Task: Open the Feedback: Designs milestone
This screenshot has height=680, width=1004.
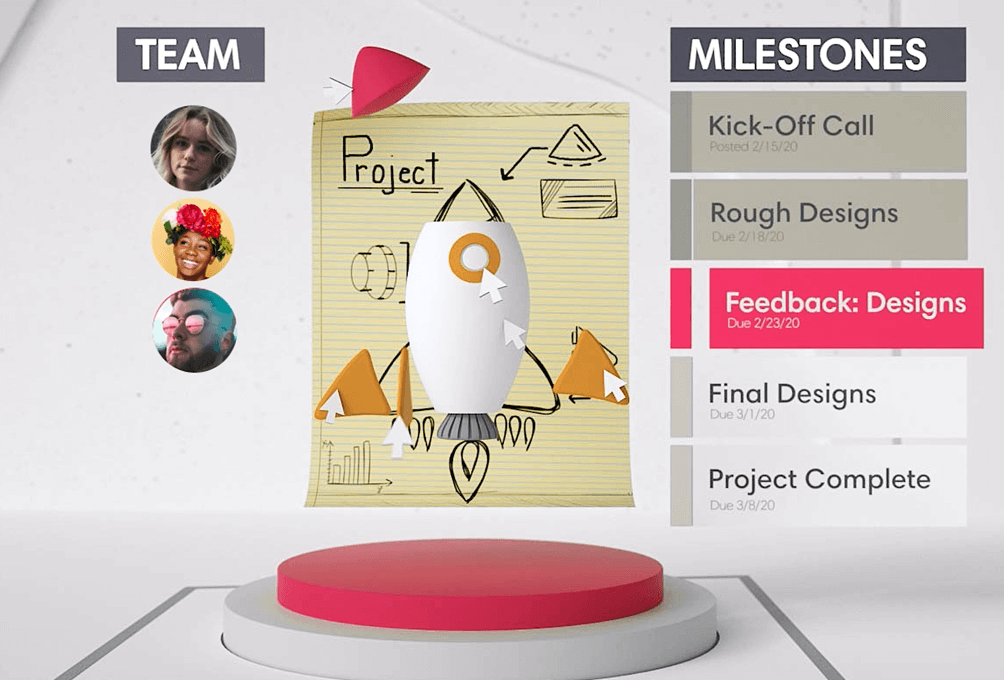Action: click(845, 308)
